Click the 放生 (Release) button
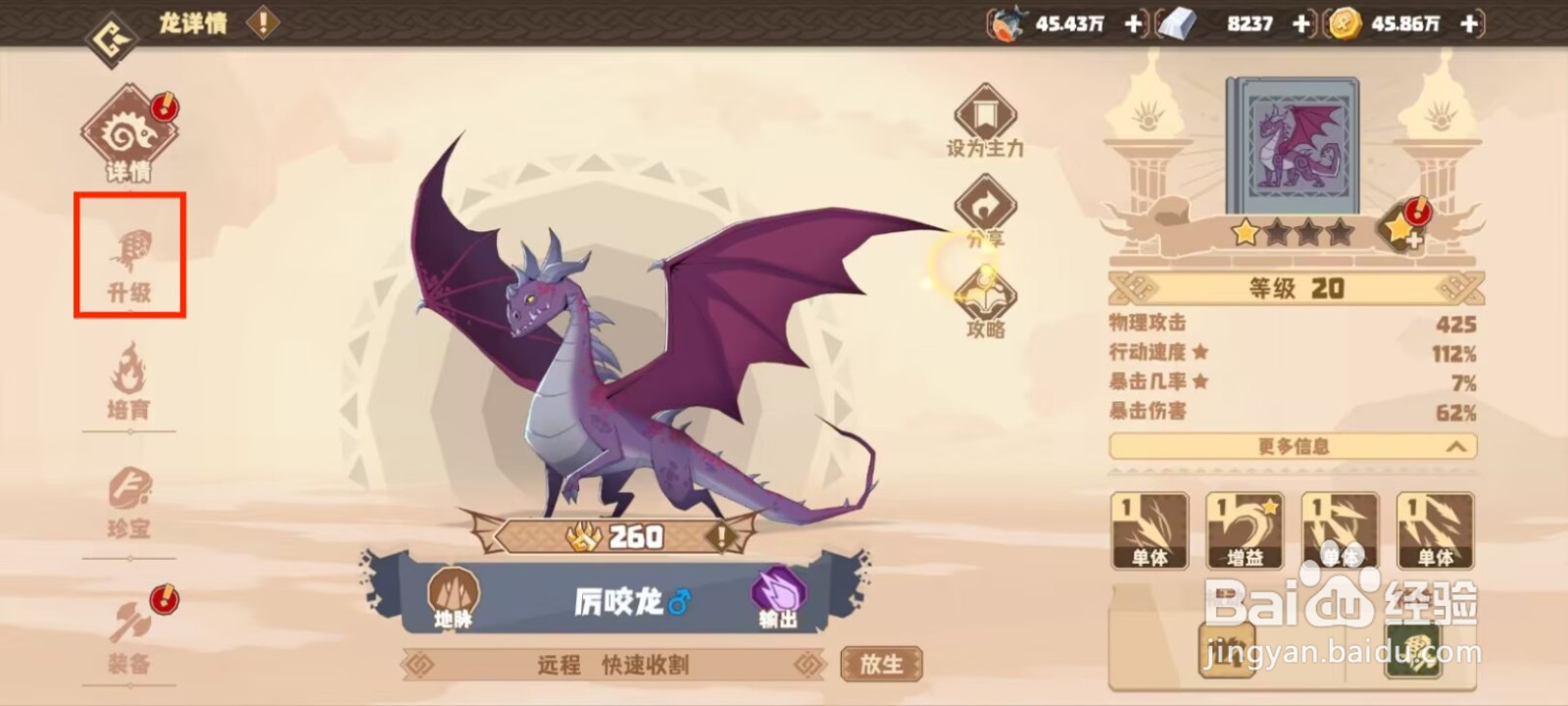This screenshot has height=706, width=1568. [880, 663]
